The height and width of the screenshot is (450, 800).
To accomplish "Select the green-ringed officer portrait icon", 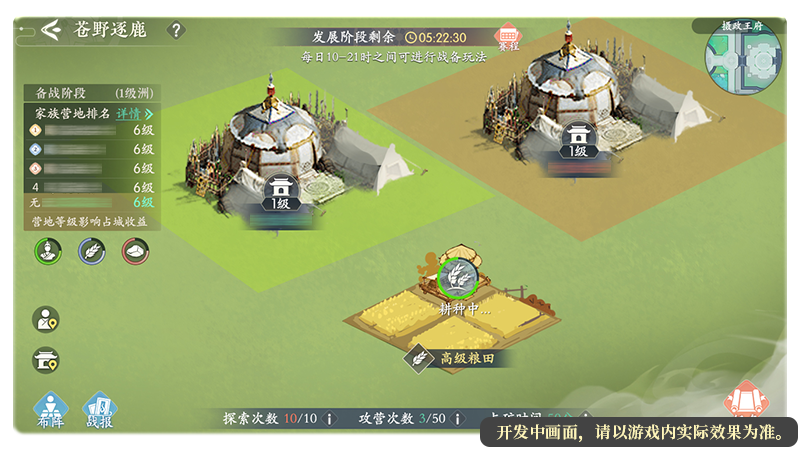I will pyautogui.click(x=49, y=251).
